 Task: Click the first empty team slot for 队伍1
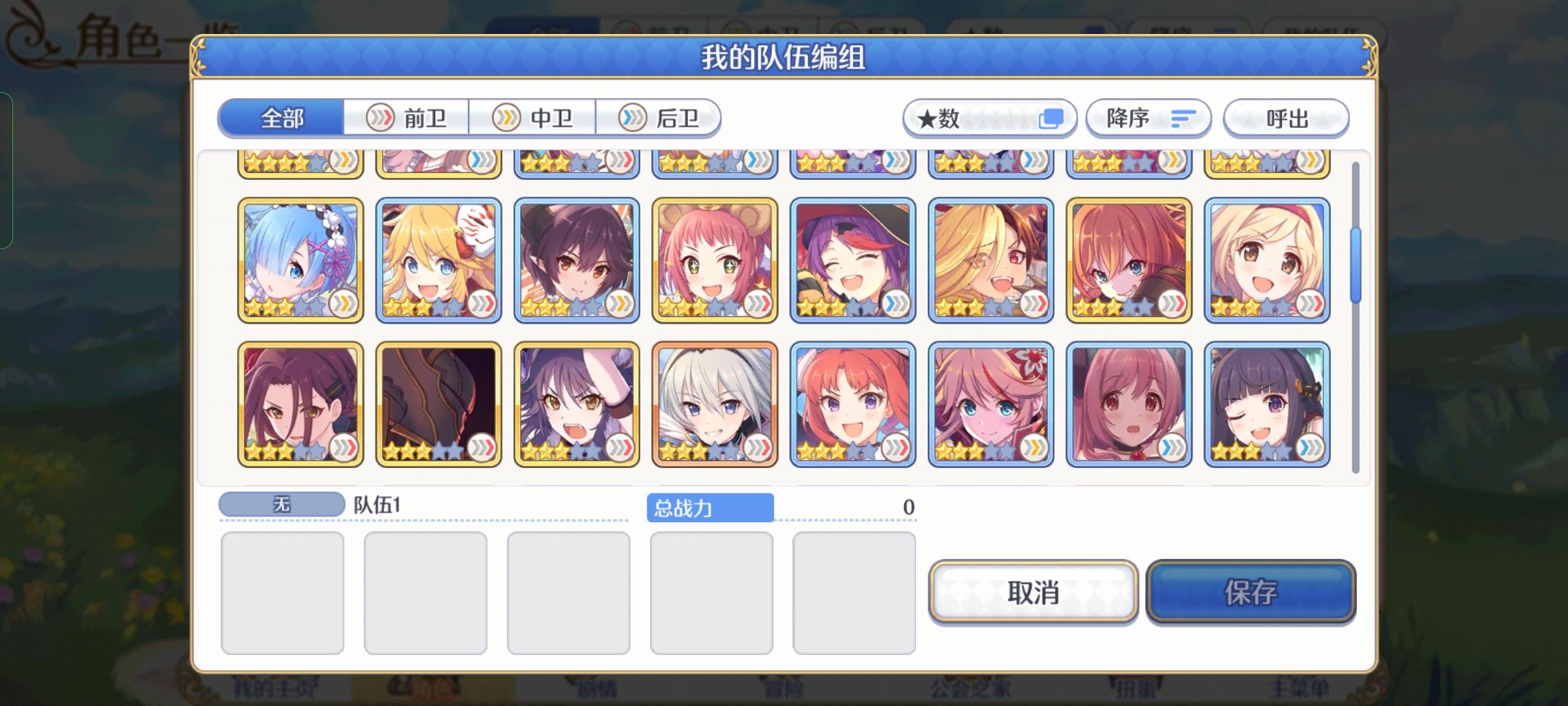coord(284,592)
